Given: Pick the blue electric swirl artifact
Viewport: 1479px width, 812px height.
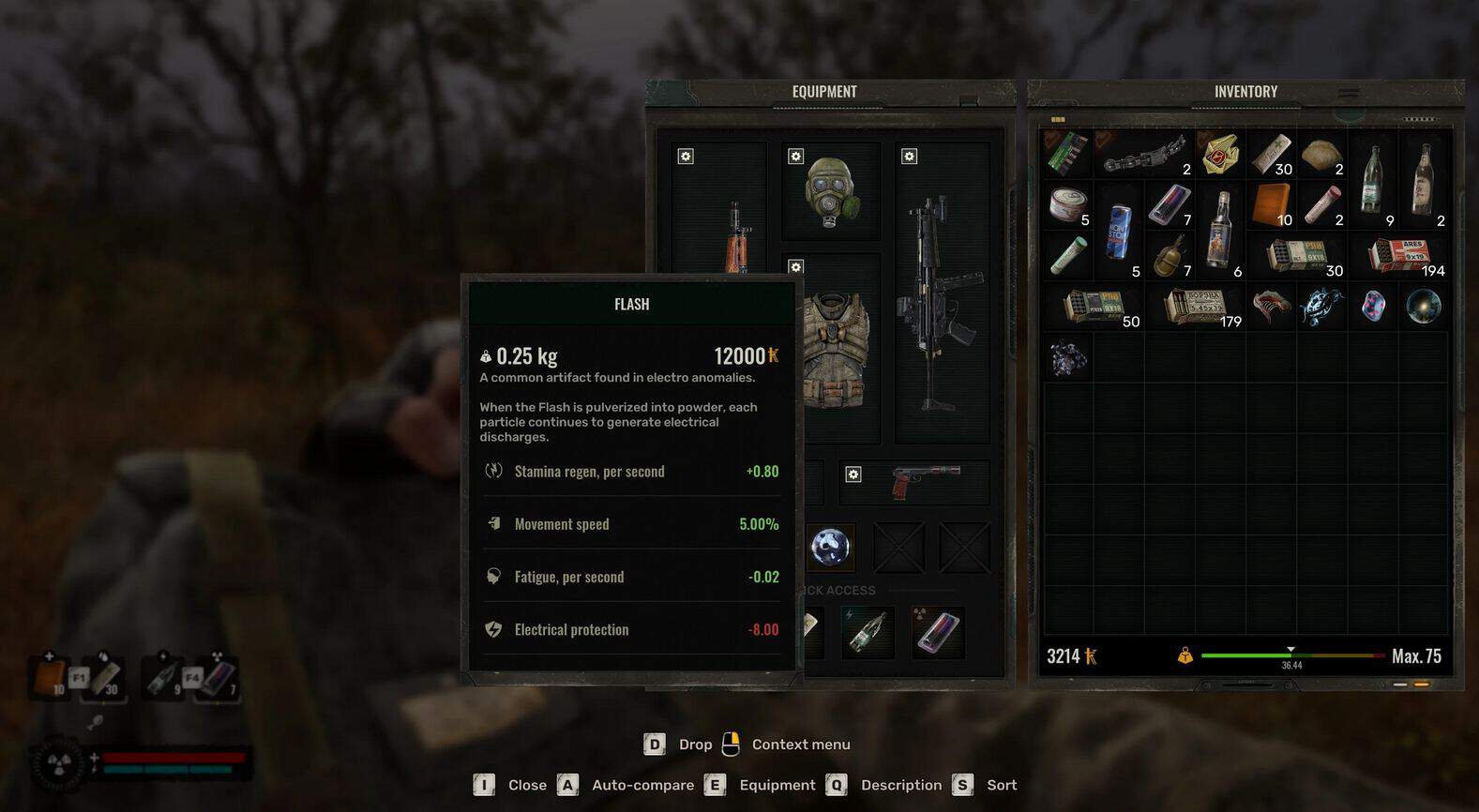Looking at the screenshot, I should tap(1321, 307).
